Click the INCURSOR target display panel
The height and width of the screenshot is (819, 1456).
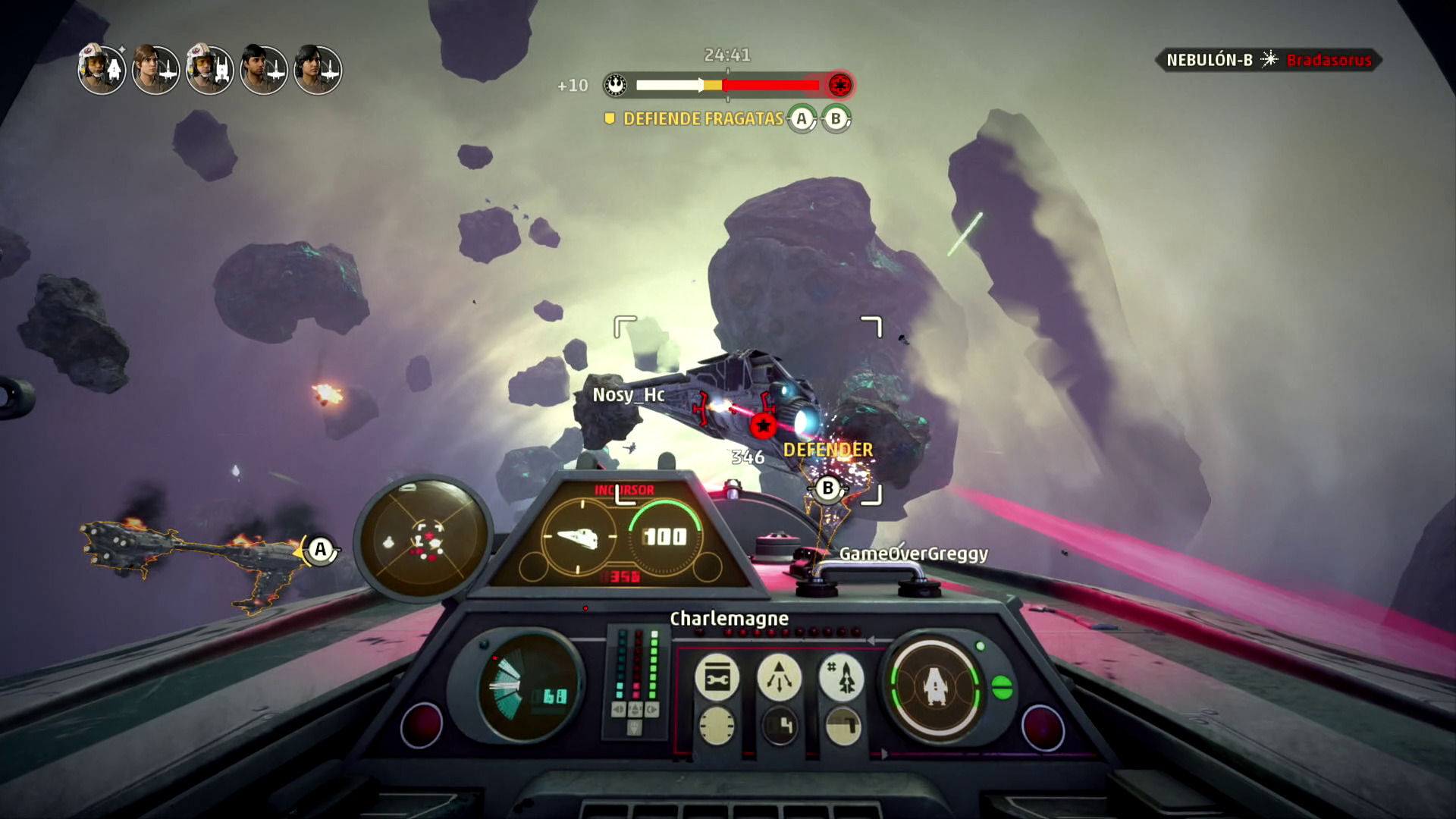625,535
